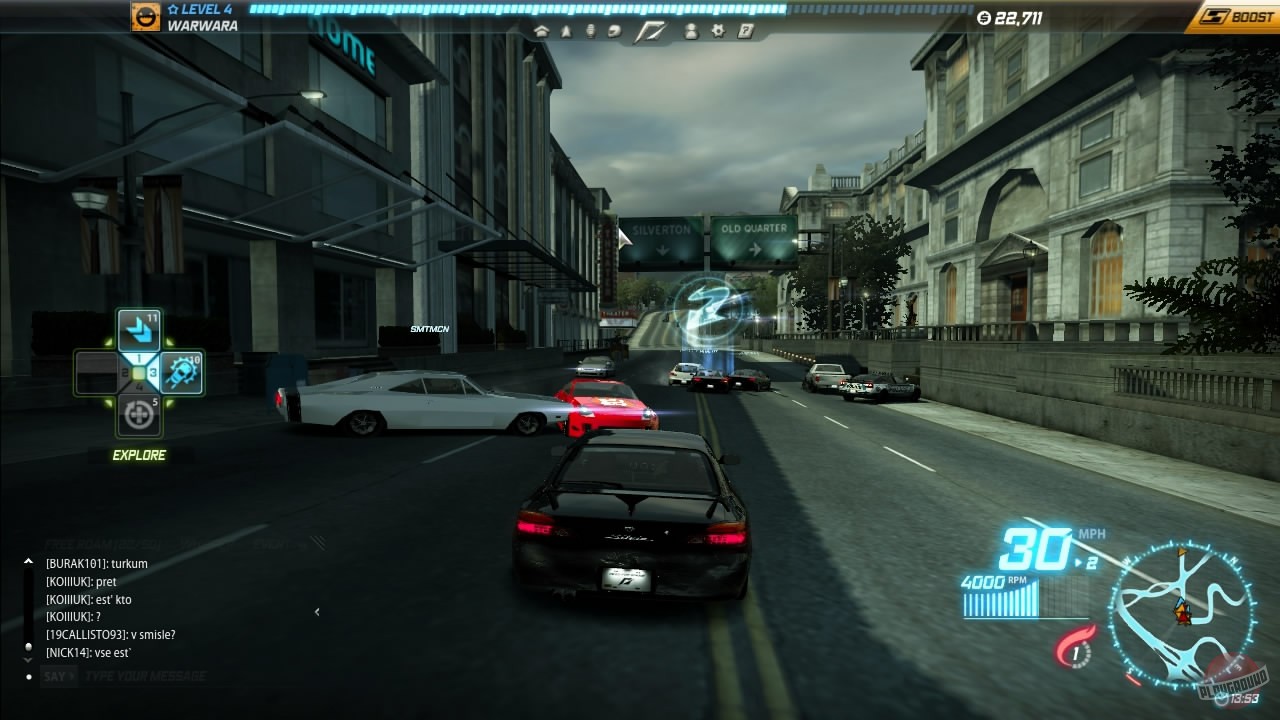Open the Home icon in the top HUD
The width and height of the screenshot is (1280, 720).
pos(542,32)
